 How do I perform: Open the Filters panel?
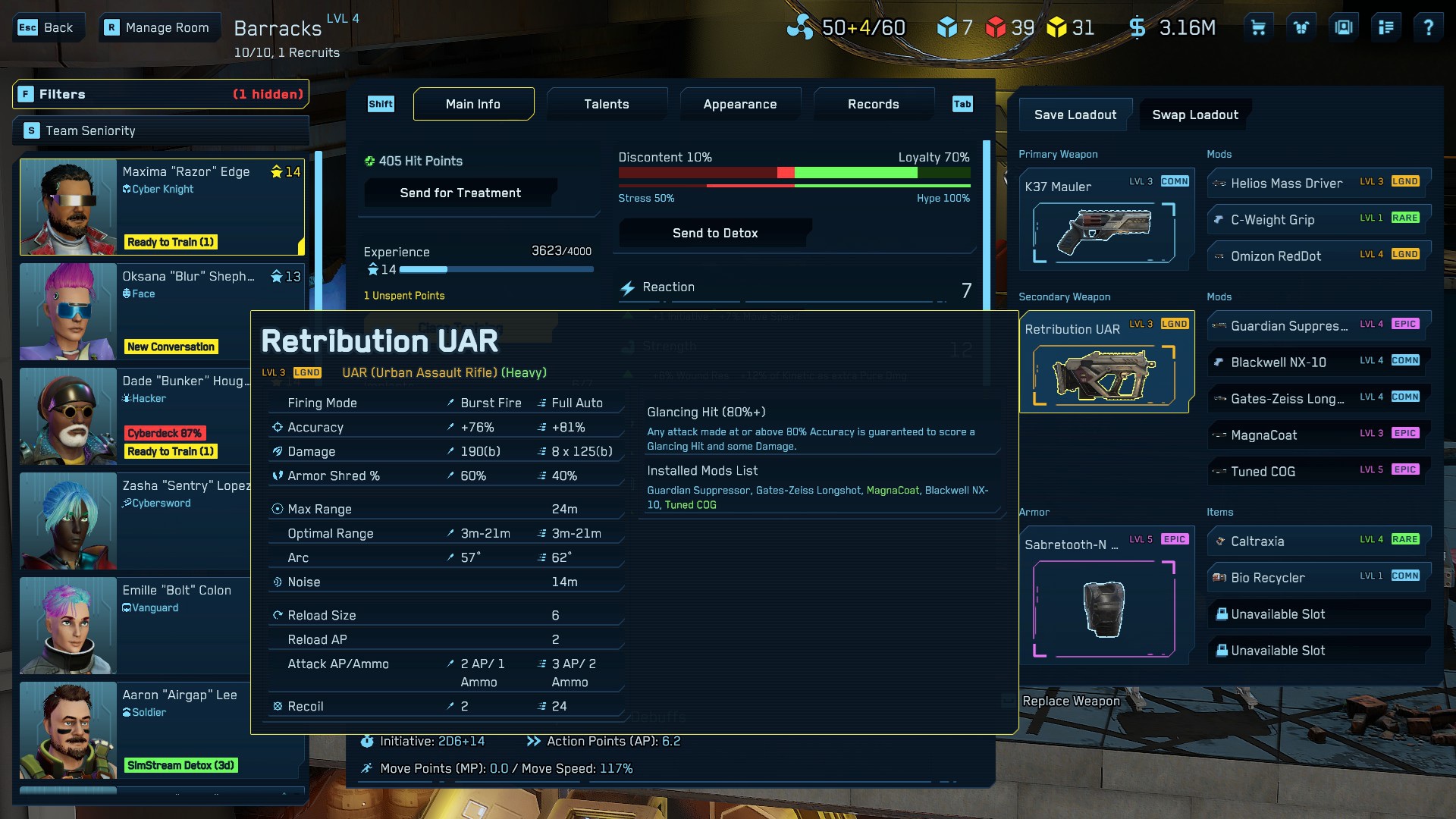click(161, 94)
